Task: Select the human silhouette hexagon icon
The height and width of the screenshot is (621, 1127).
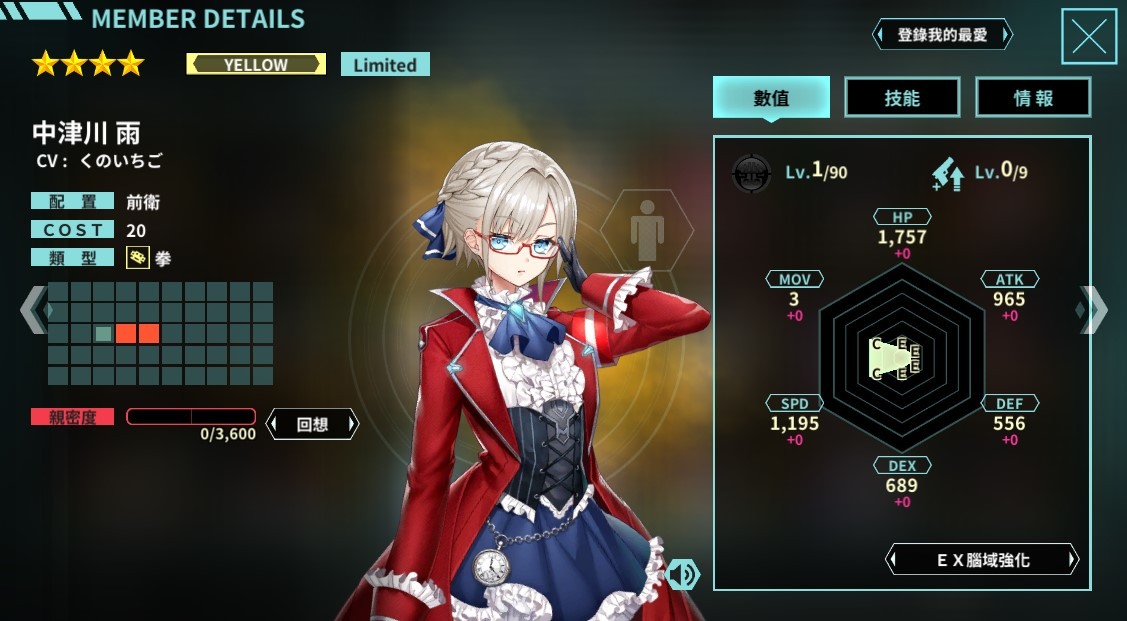Action: (647, 234)
